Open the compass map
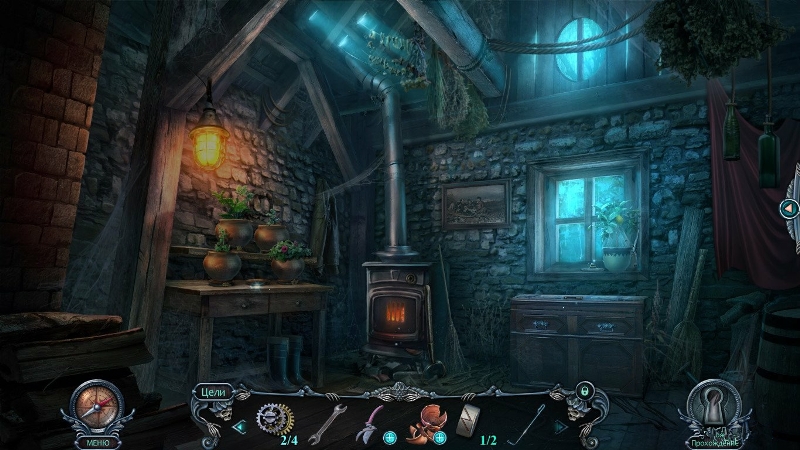 [x=96, y=405]
